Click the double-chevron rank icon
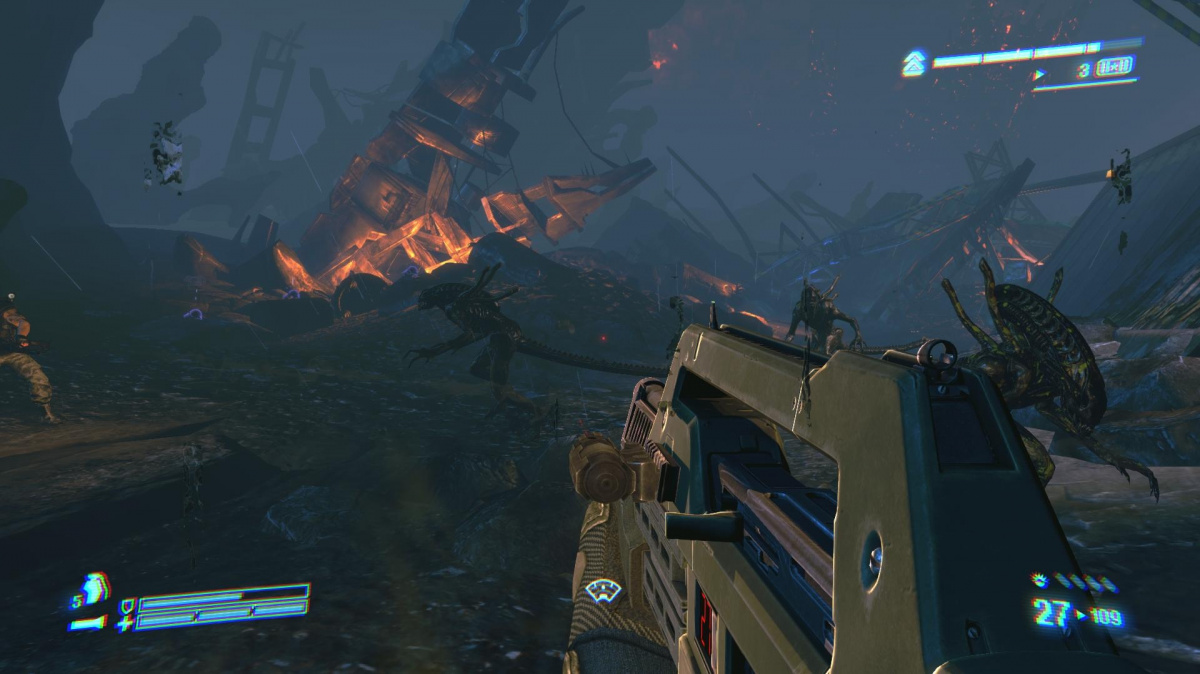 pyautogui.click(x=912, y=64)
